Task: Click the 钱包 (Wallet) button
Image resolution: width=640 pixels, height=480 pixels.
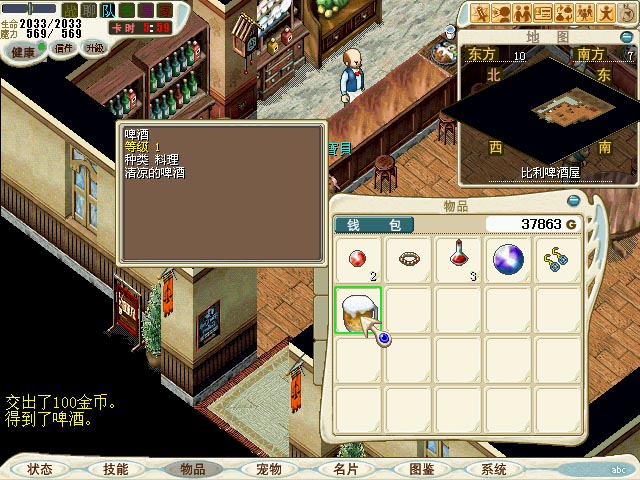Action: click(366, 225)
